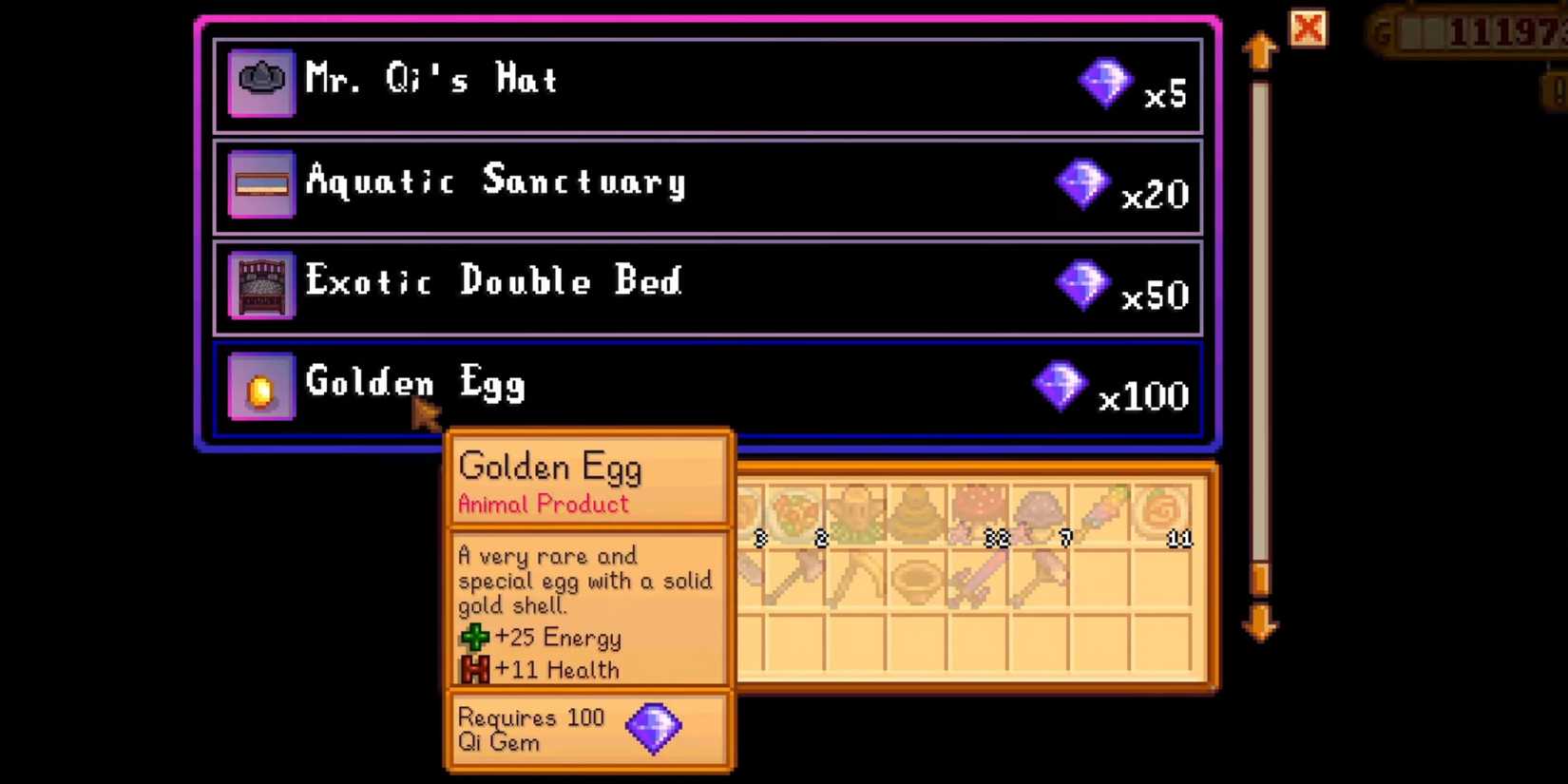Click the scroll-up arrow
1568x784 pixels.
[x=1261, y=50]
